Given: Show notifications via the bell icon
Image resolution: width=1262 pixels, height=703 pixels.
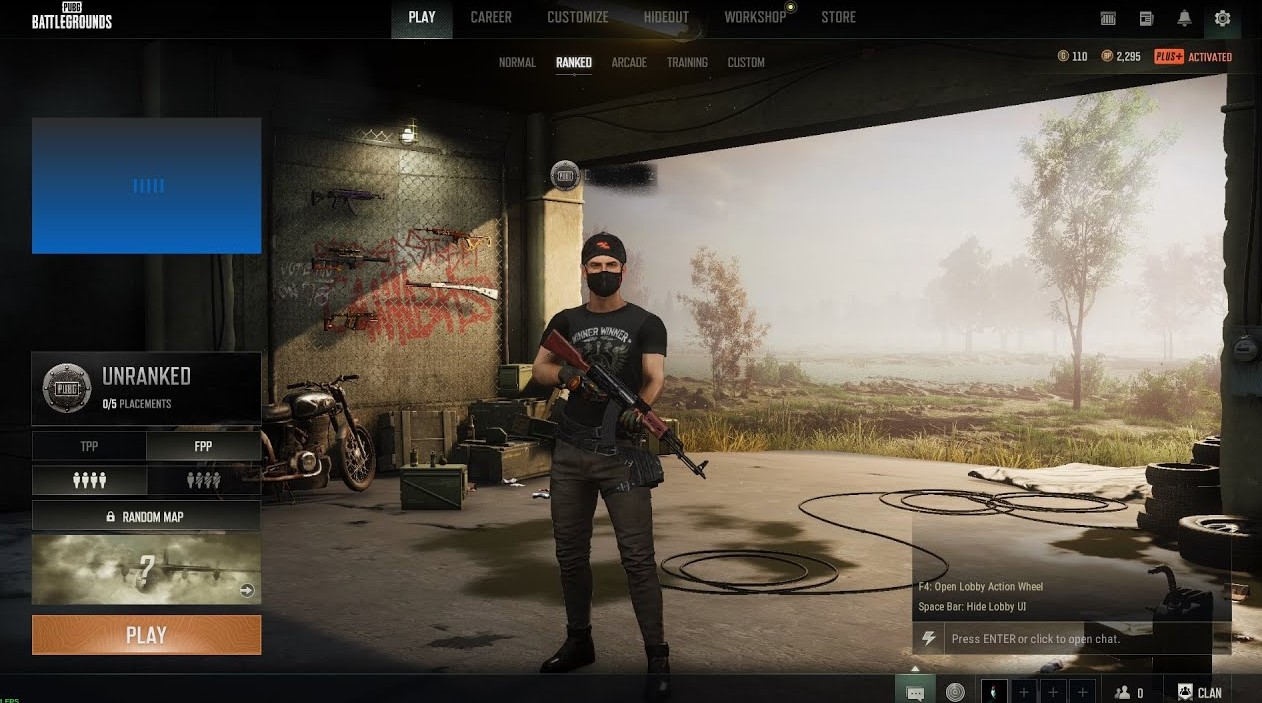Looking at the screenshot, I should point(1184,18).
